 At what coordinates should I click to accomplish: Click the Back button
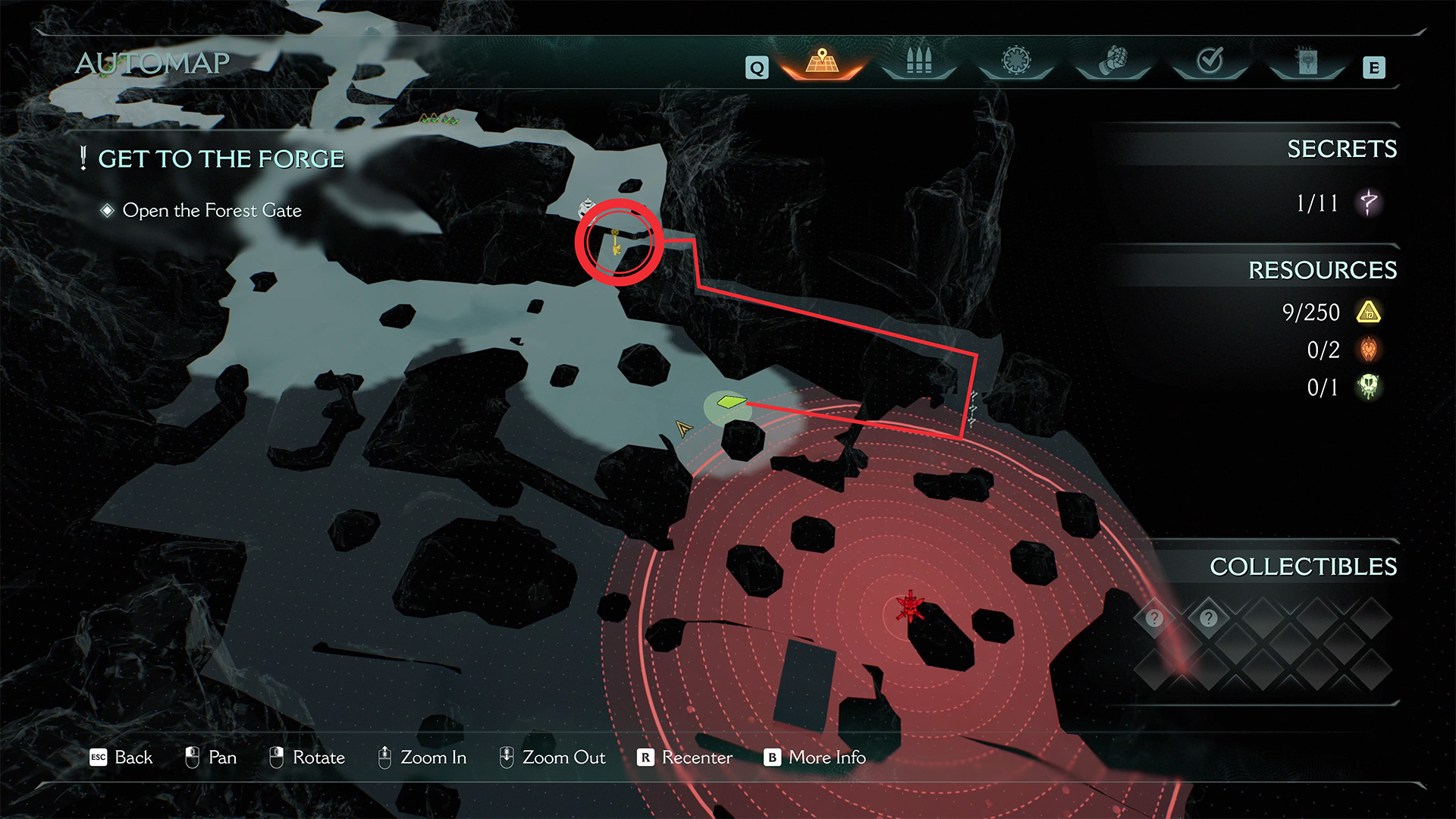click(x=121, y=758)
